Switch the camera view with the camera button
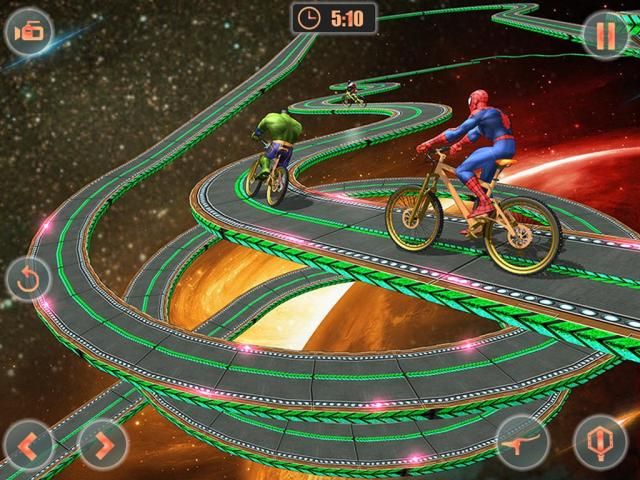This screenshot has height=480, width=640. (x=28, y=33)
